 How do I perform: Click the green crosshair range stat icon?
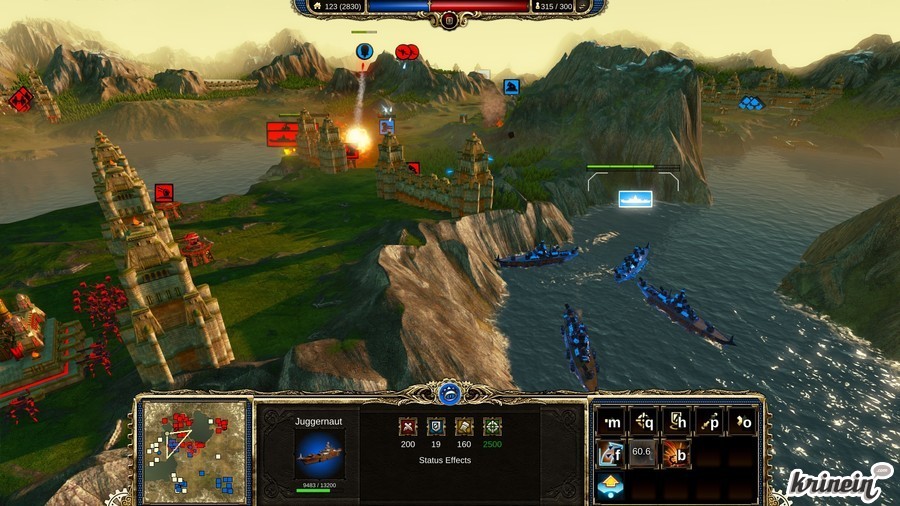[x=492, y=426]
